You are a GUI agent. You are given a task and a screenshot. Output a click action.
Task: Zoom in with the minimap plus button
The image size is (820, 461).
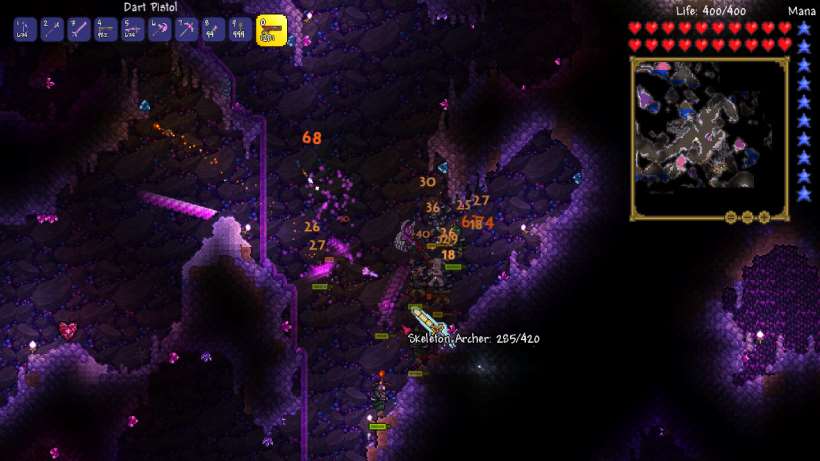point(763,217)
